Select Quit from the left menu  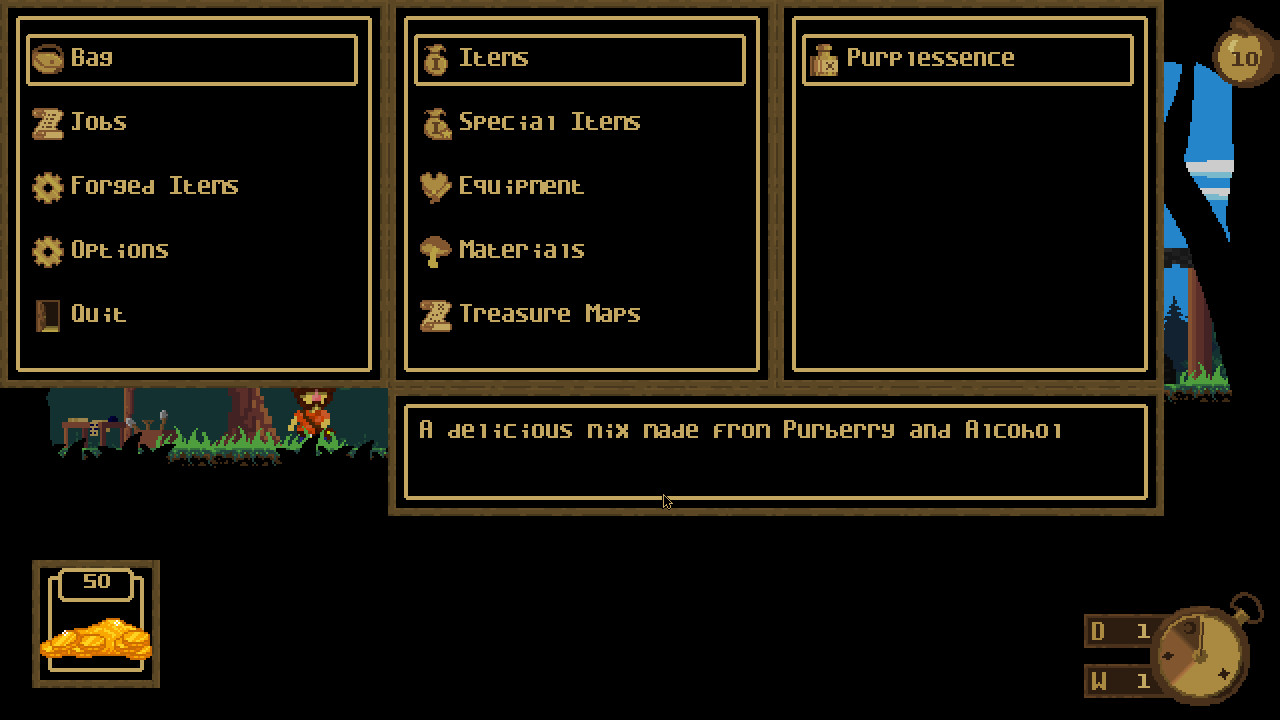pyautogui.click(x=98, y=313)
